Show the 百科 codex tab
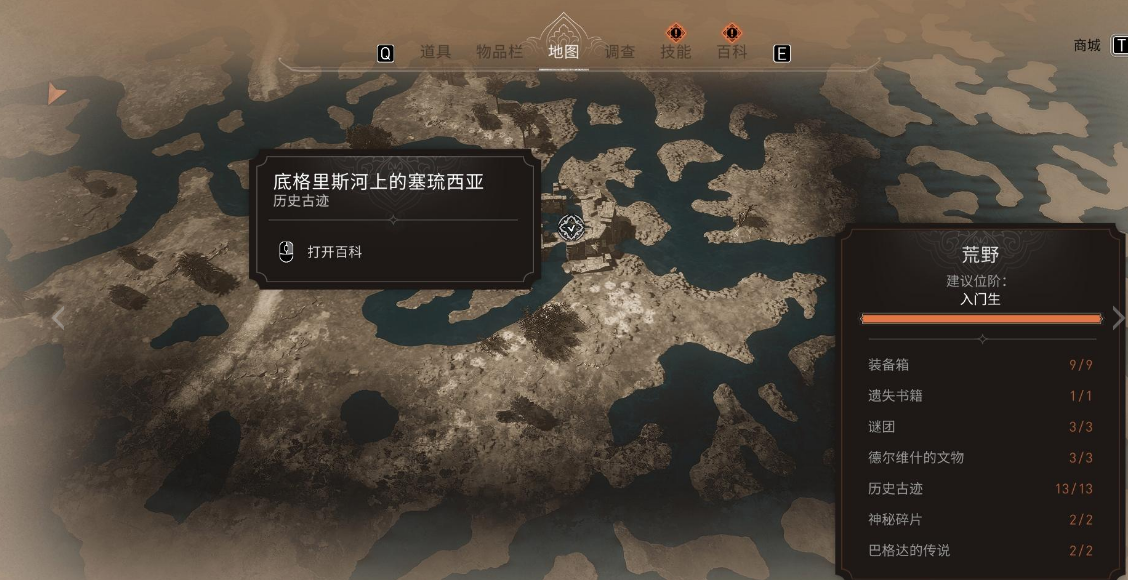 tap(732, 52)
